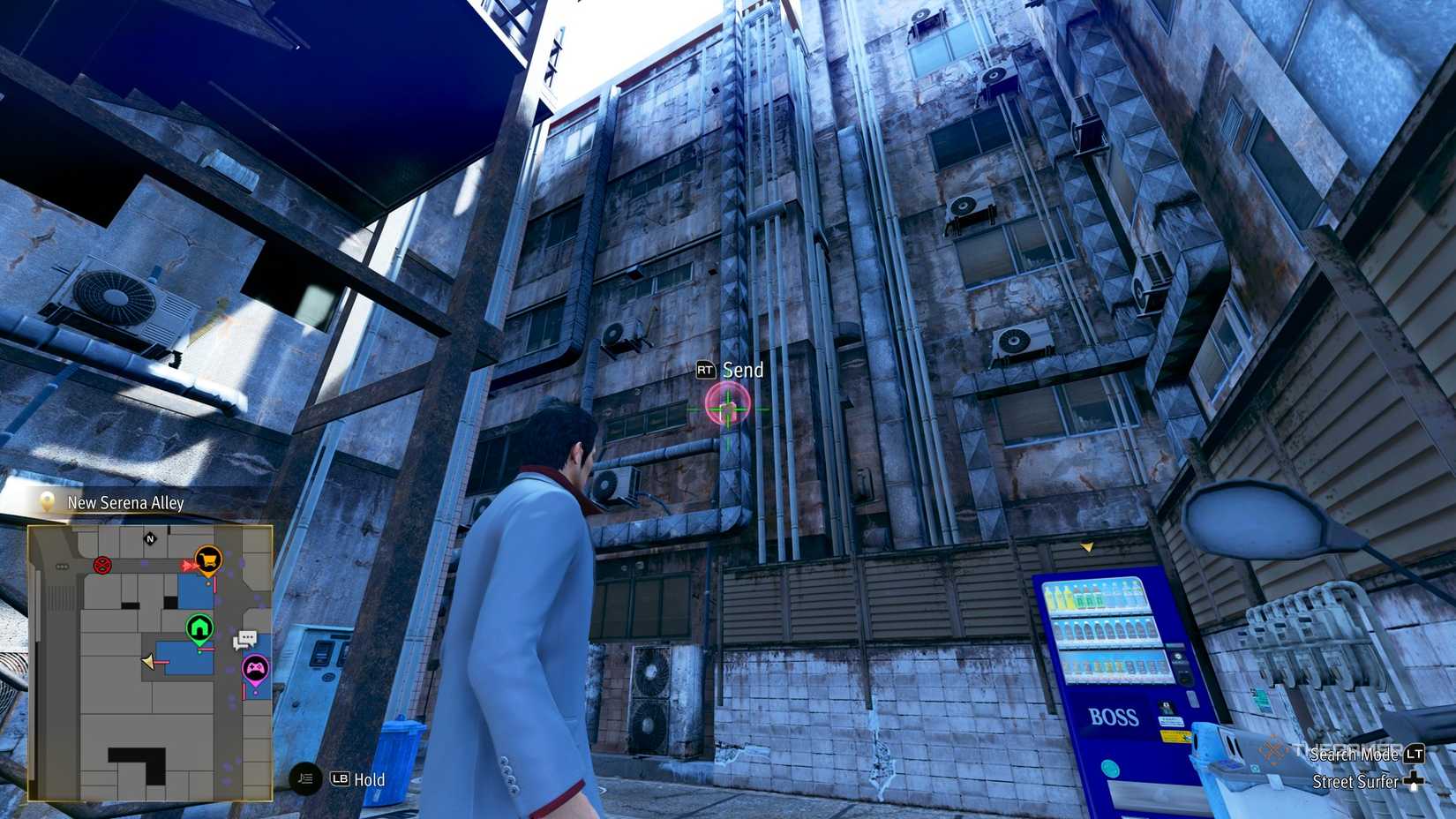Click the green home destination marker

198,627
